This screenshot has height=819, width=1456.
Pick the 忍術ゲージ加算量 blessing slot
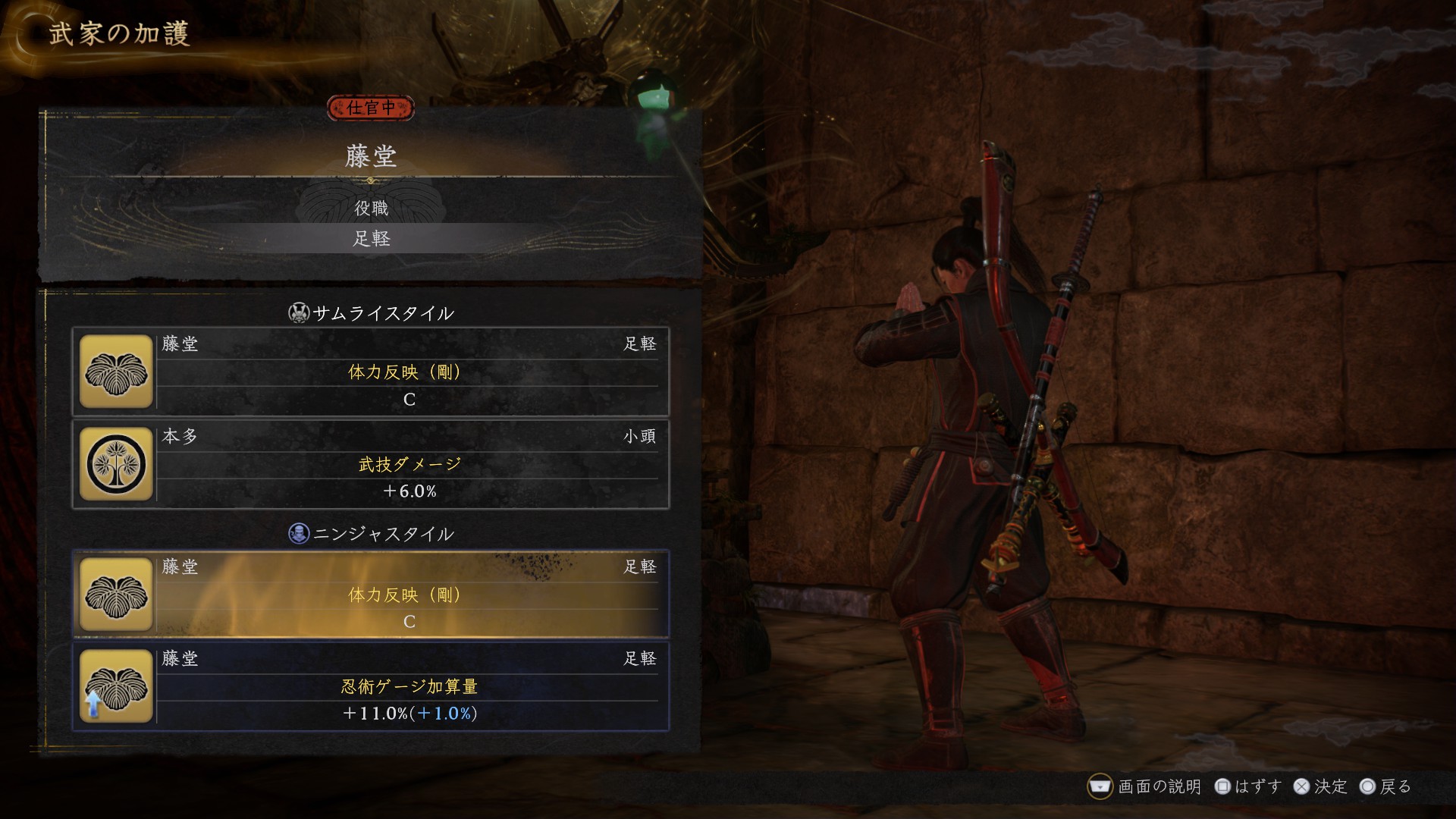click(x=371, y=686)
